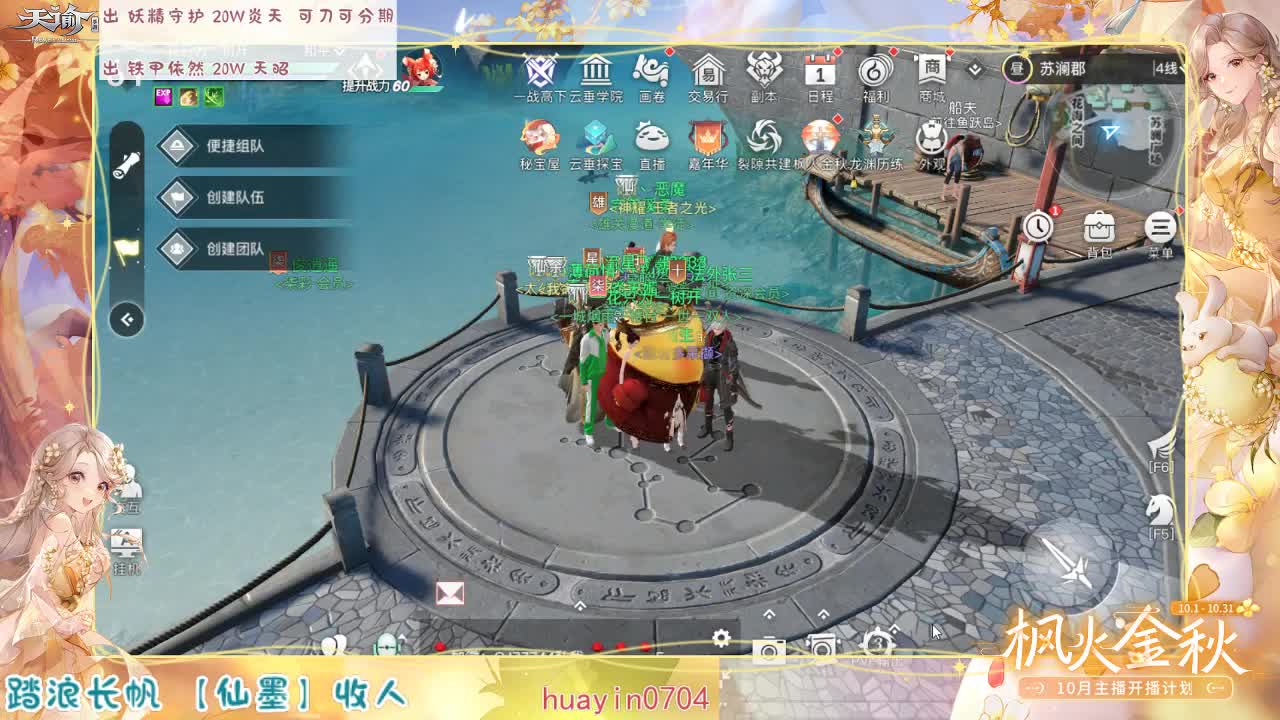Collapse the left team panel with back arrow

[x=126, y=318]
